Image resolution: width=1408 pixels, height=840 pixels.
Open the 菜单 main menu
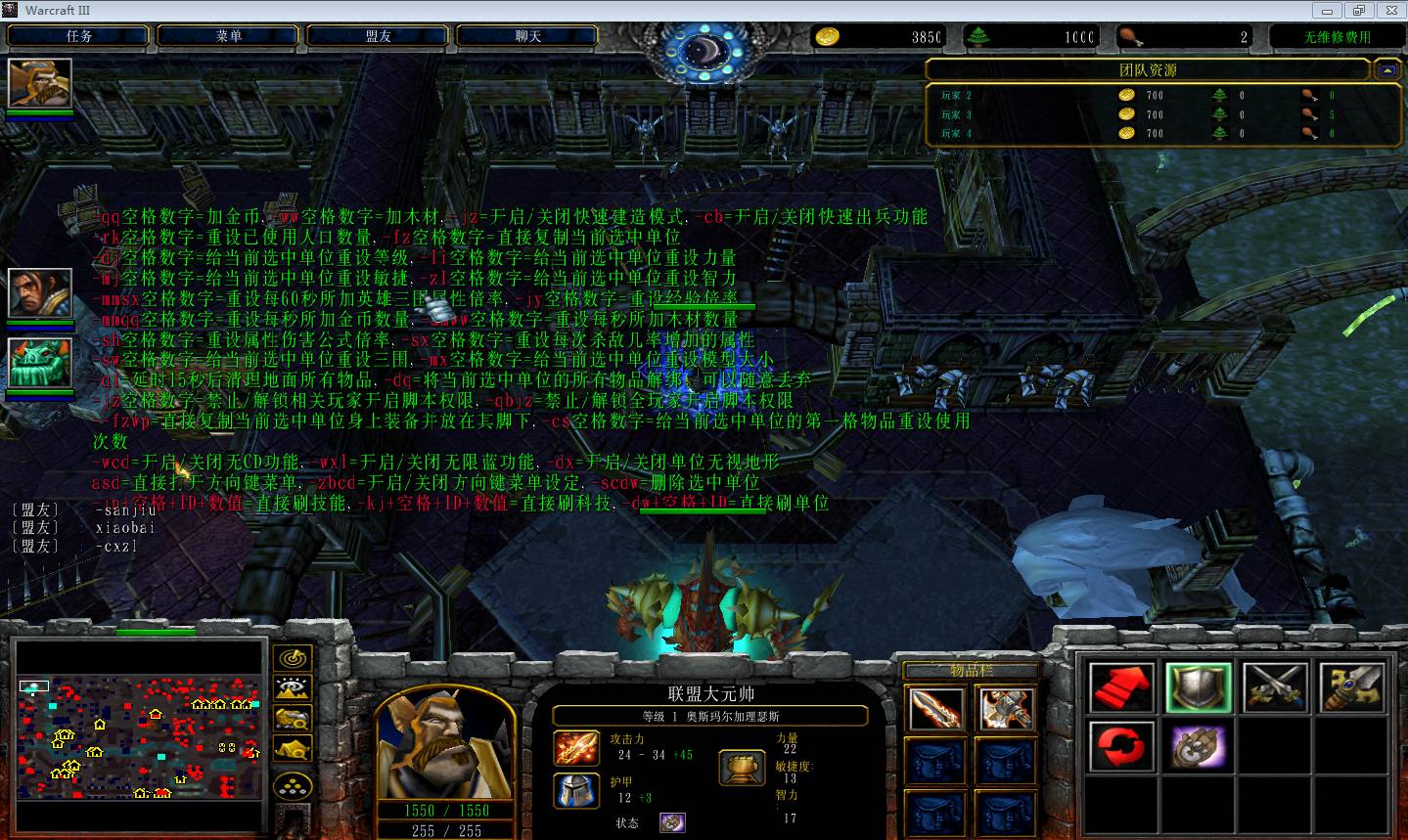229,36
